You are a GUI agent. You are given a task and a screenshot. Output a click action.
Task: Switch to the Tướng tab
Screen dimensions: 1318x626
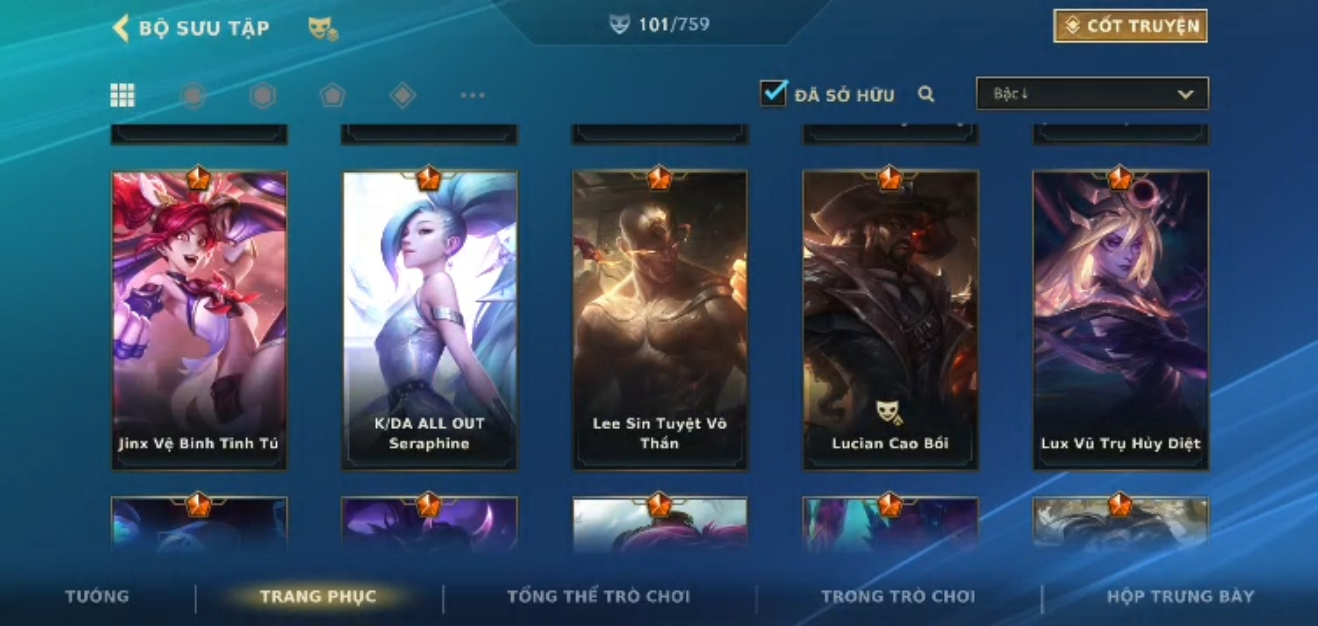tap(97, 596)
